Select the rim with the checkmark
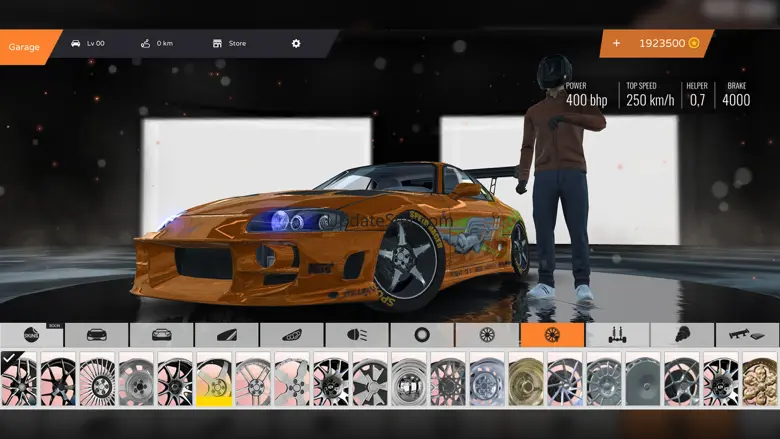 [19, 379]
